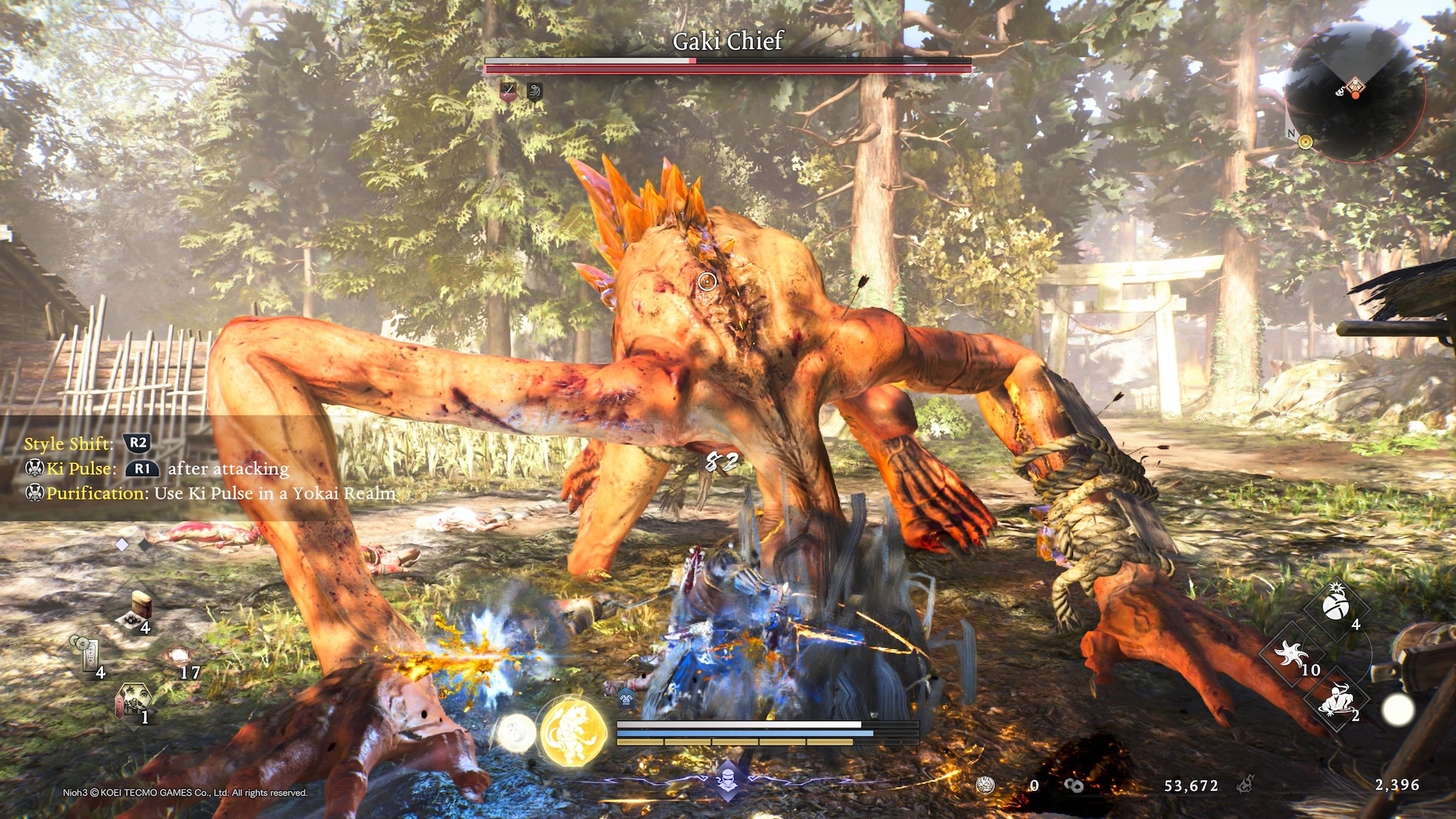Choose the white salt item slot
Screen dimensions: 1456x819
pos(179,655)
